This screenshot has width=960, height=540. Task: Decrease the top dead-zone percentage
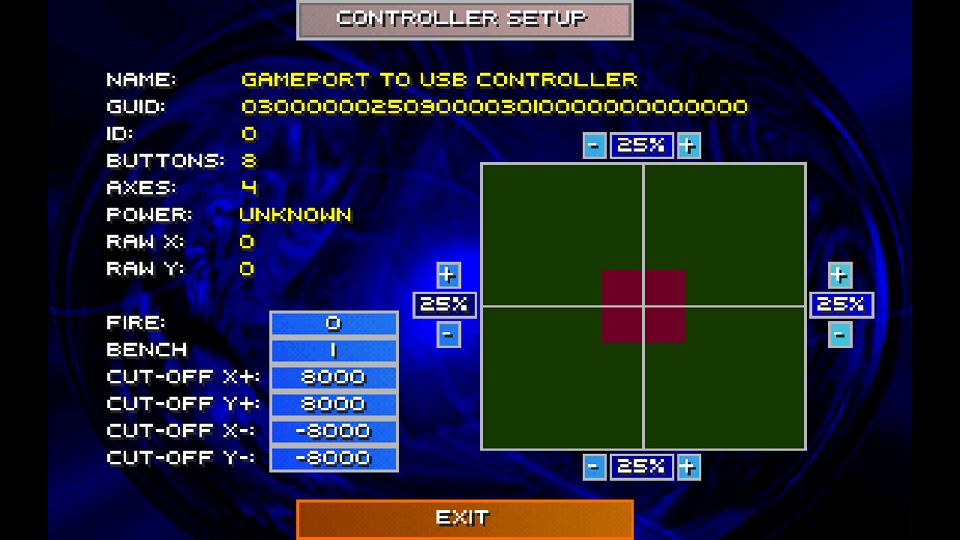click(x=594, y=146)
